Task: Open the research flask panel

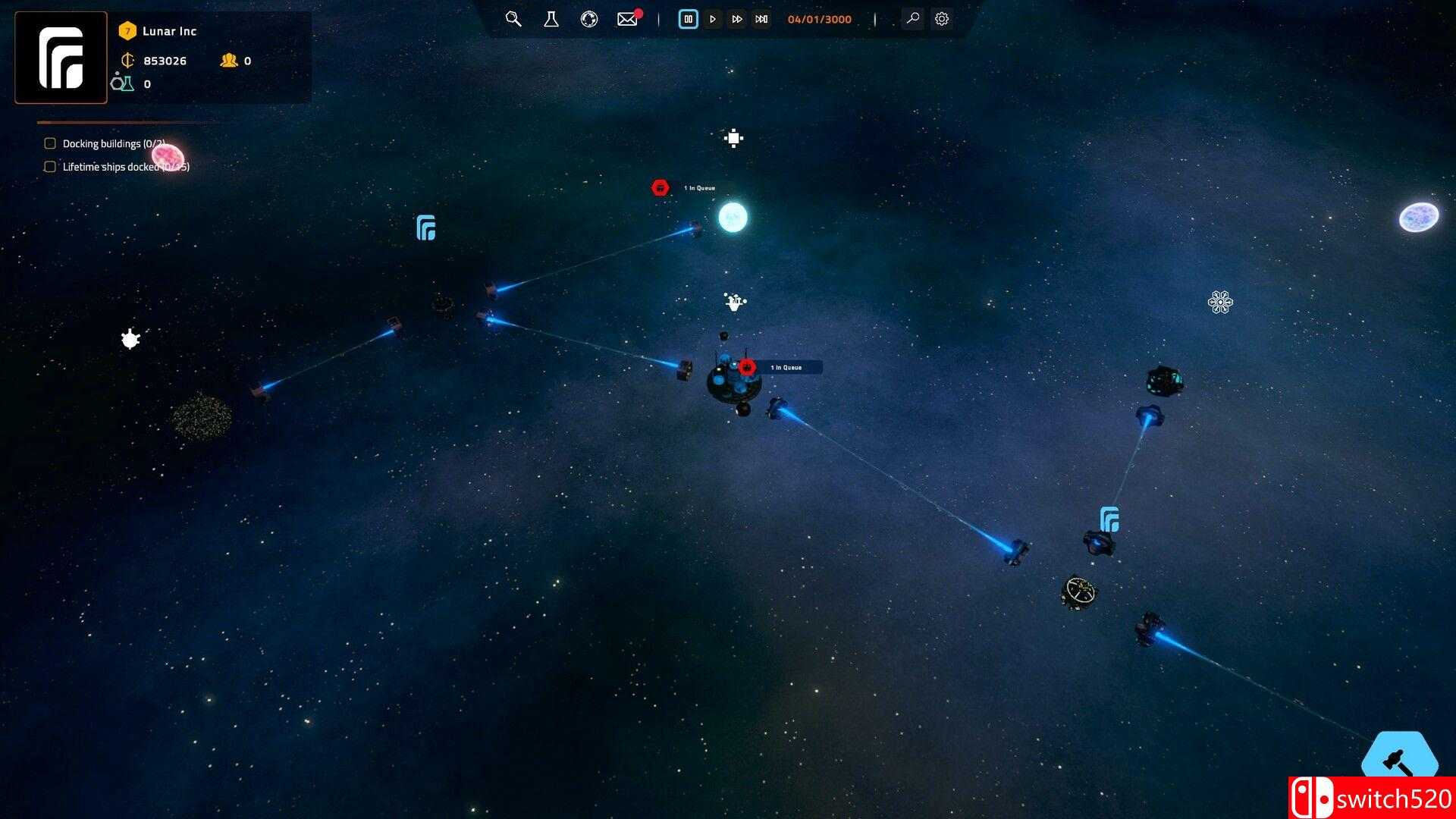Action: tap(551, 19)
